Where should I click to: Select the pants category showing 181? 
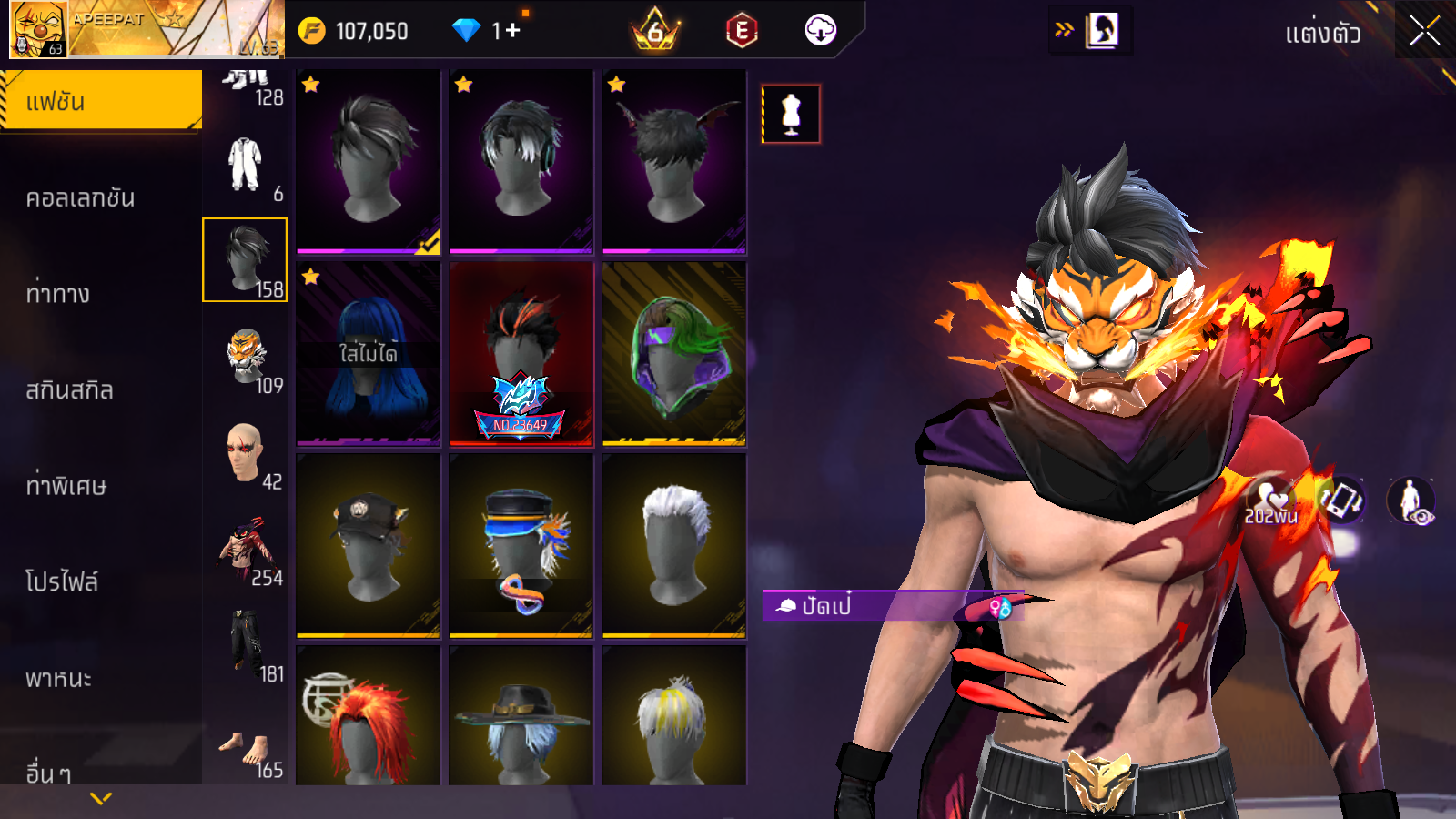coord(246,645)
